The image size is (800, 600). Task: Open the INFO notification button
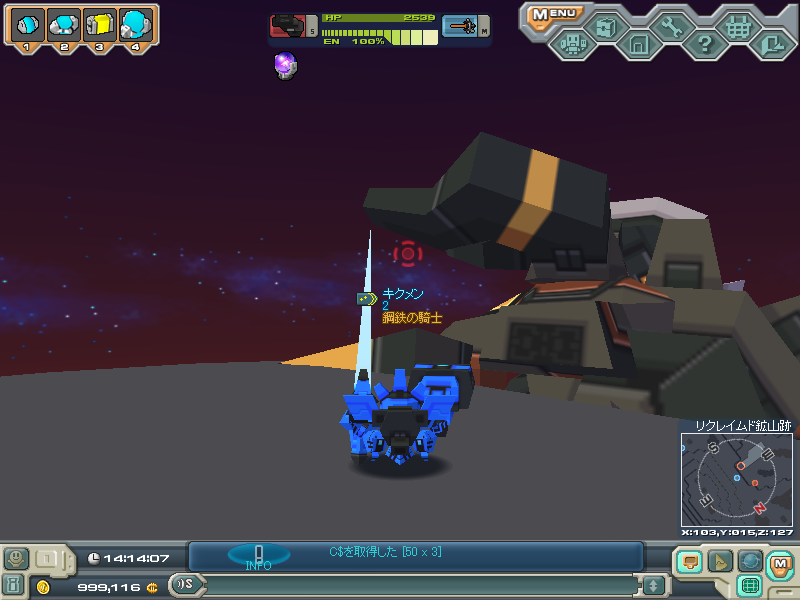(258, 556)
